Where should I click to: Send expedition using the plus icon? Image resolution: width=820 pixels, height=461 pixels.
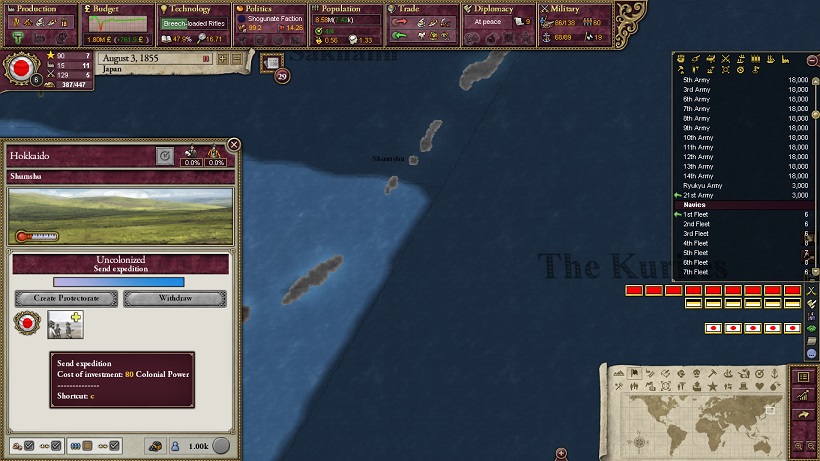[77, 319]
